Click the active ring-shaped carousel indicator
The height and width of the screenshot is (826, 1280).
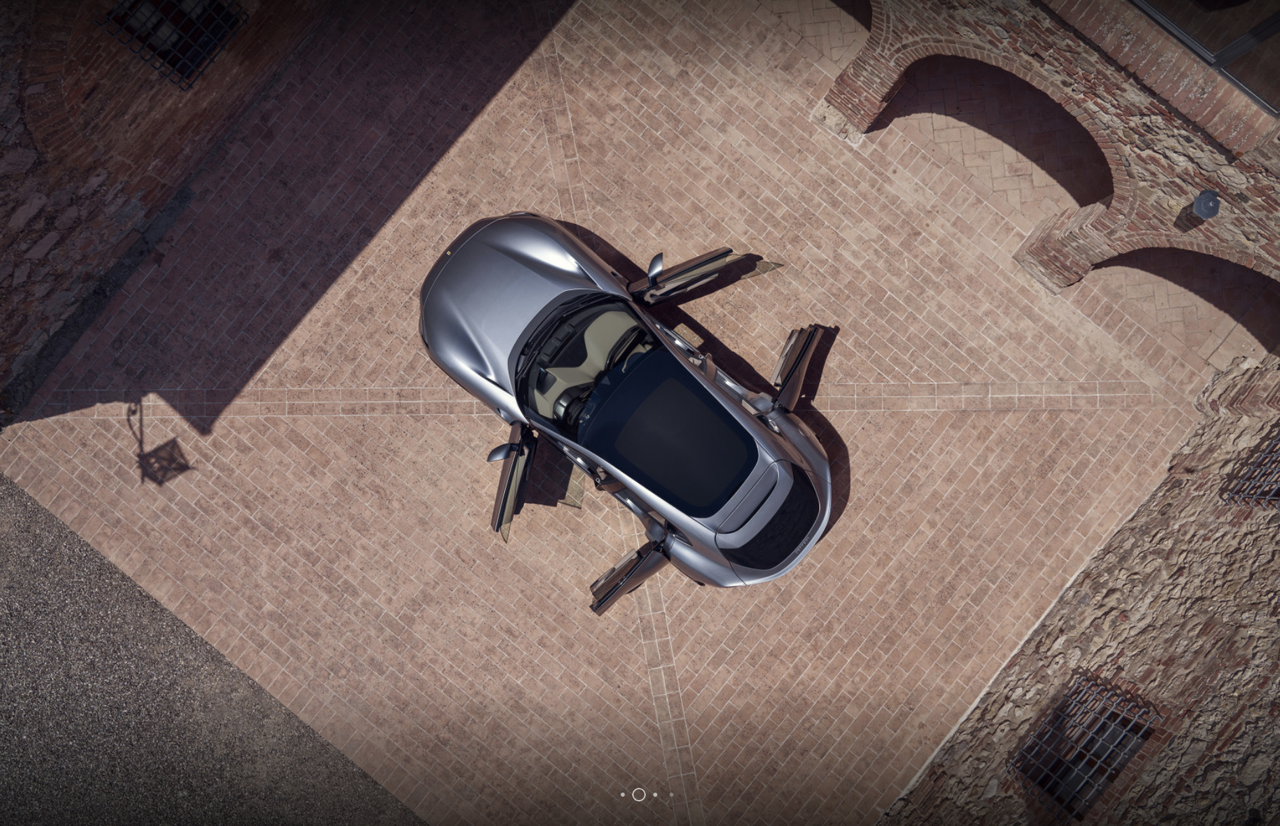[639, 795]
